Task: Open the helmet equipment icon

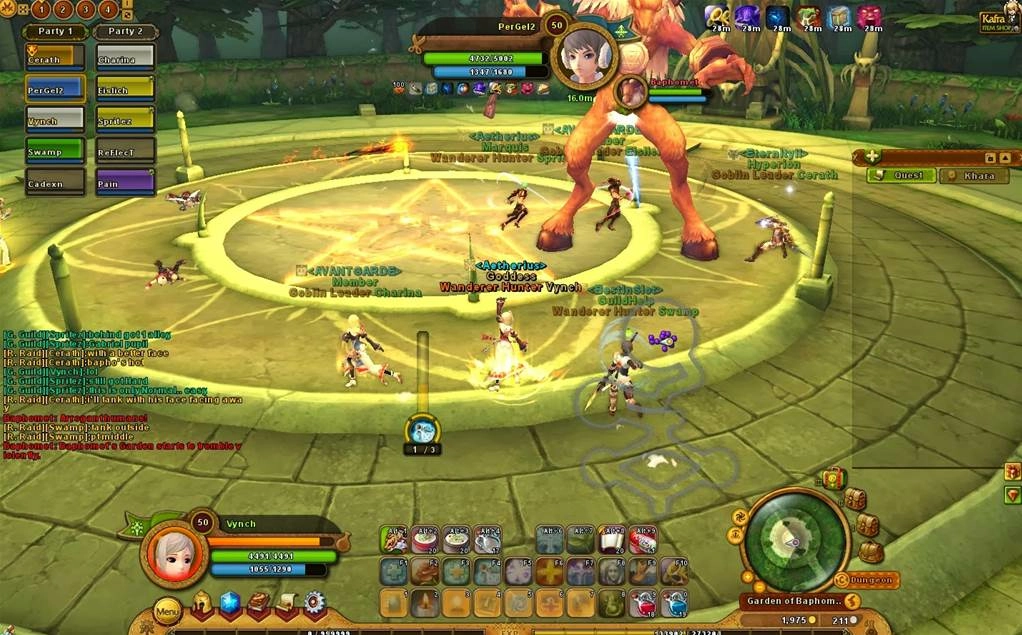Action: click(x=204, y=603)
